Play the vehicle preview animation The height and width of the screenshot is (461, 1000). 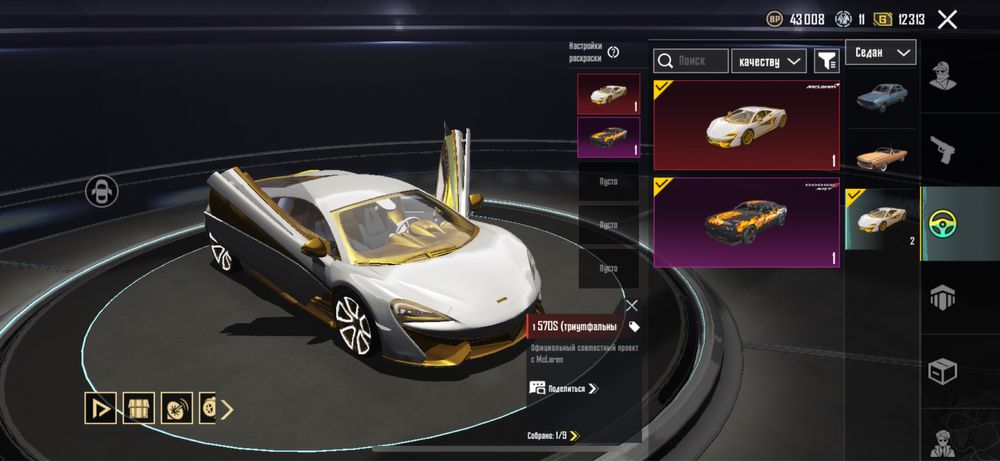100,408
